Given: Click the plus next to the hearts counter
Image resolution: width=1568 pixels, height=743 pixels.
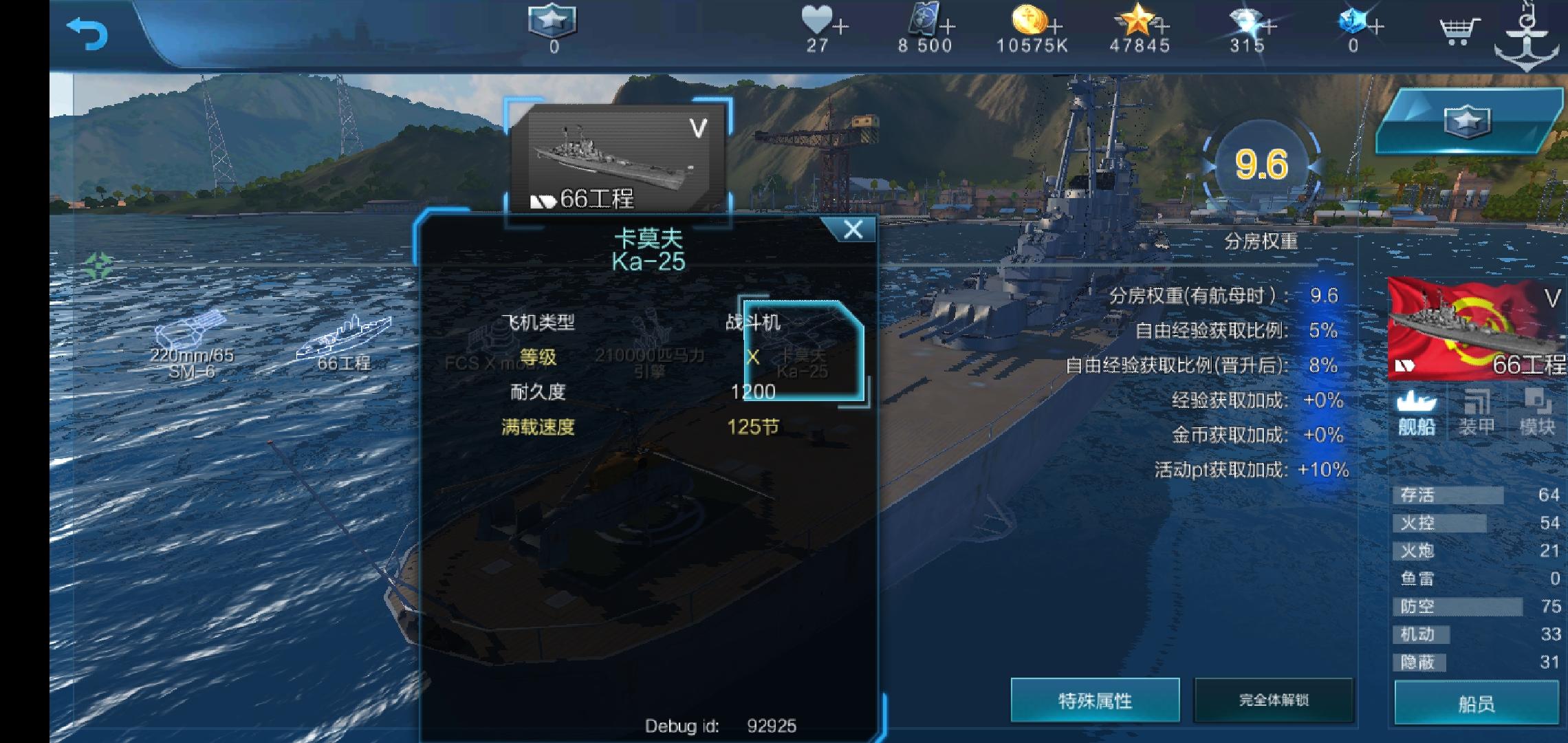Looking at the screenshot, I should (x=840, y=26).
